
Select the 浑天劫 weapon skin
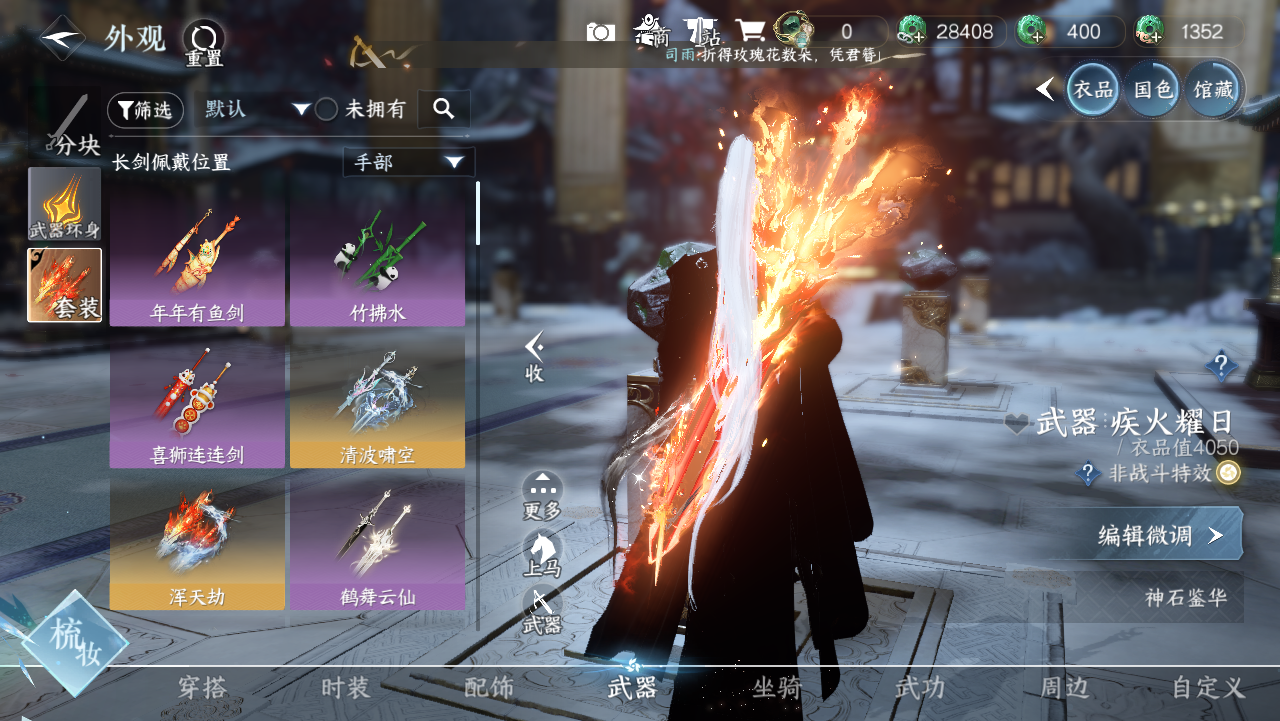point(197,544)
